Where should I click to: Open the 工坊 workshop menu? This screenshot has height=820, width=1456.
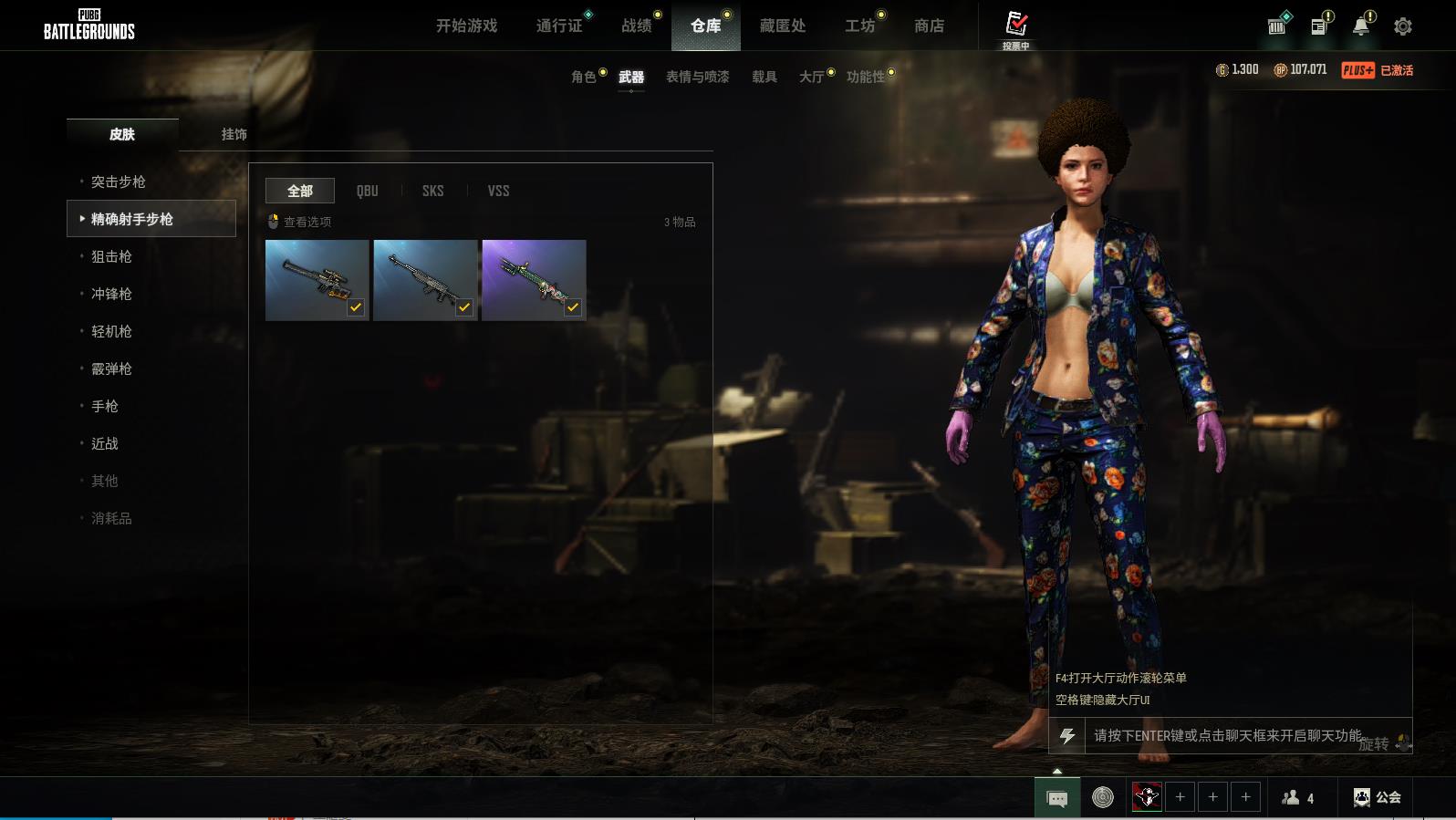tap(859, 26)
